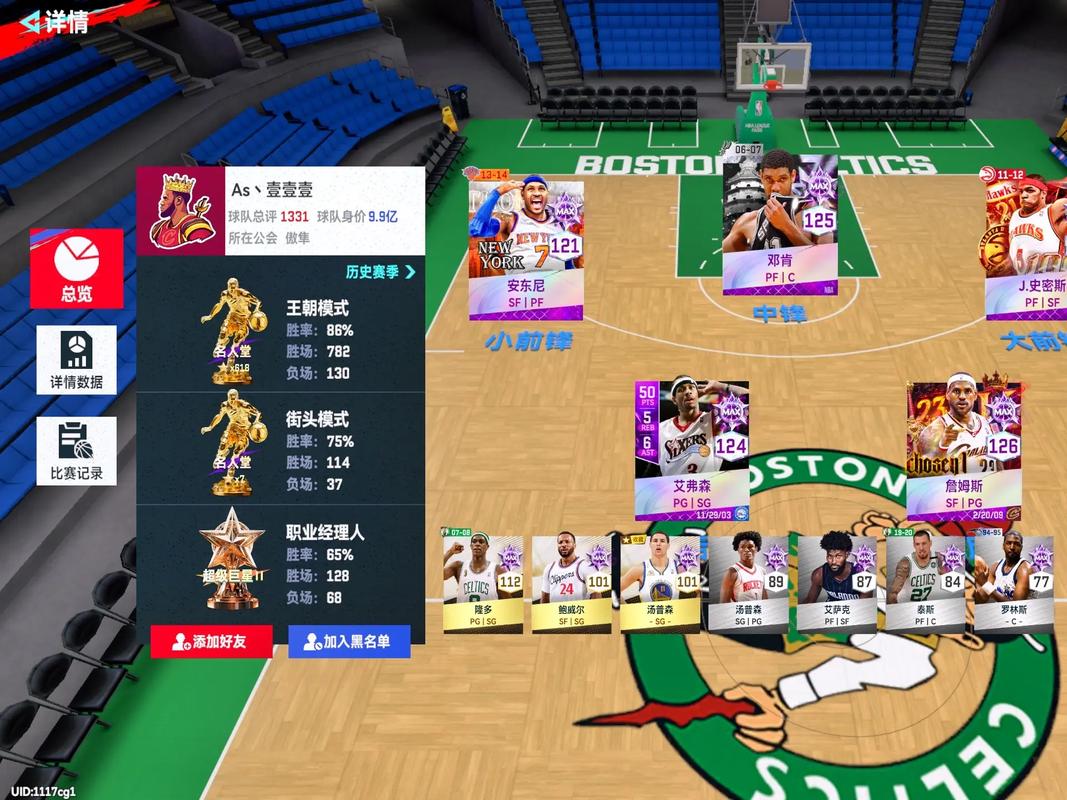The width and height of the screenshot is (1067, 800).
Task: Click the 添加好友 button
Action: point(211,642)
